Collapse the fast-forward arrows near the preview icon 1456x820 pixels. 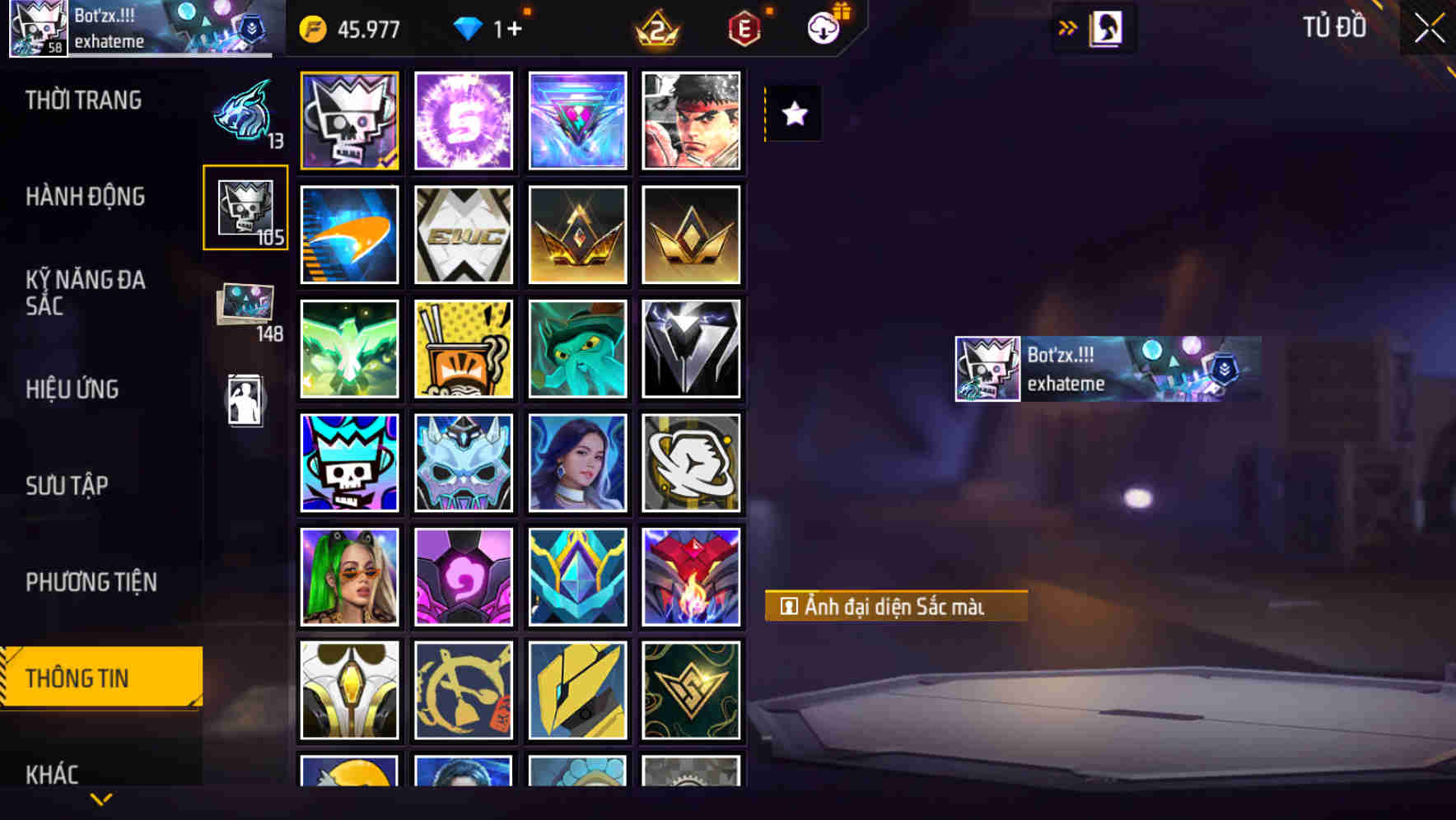coord(1066,27)
